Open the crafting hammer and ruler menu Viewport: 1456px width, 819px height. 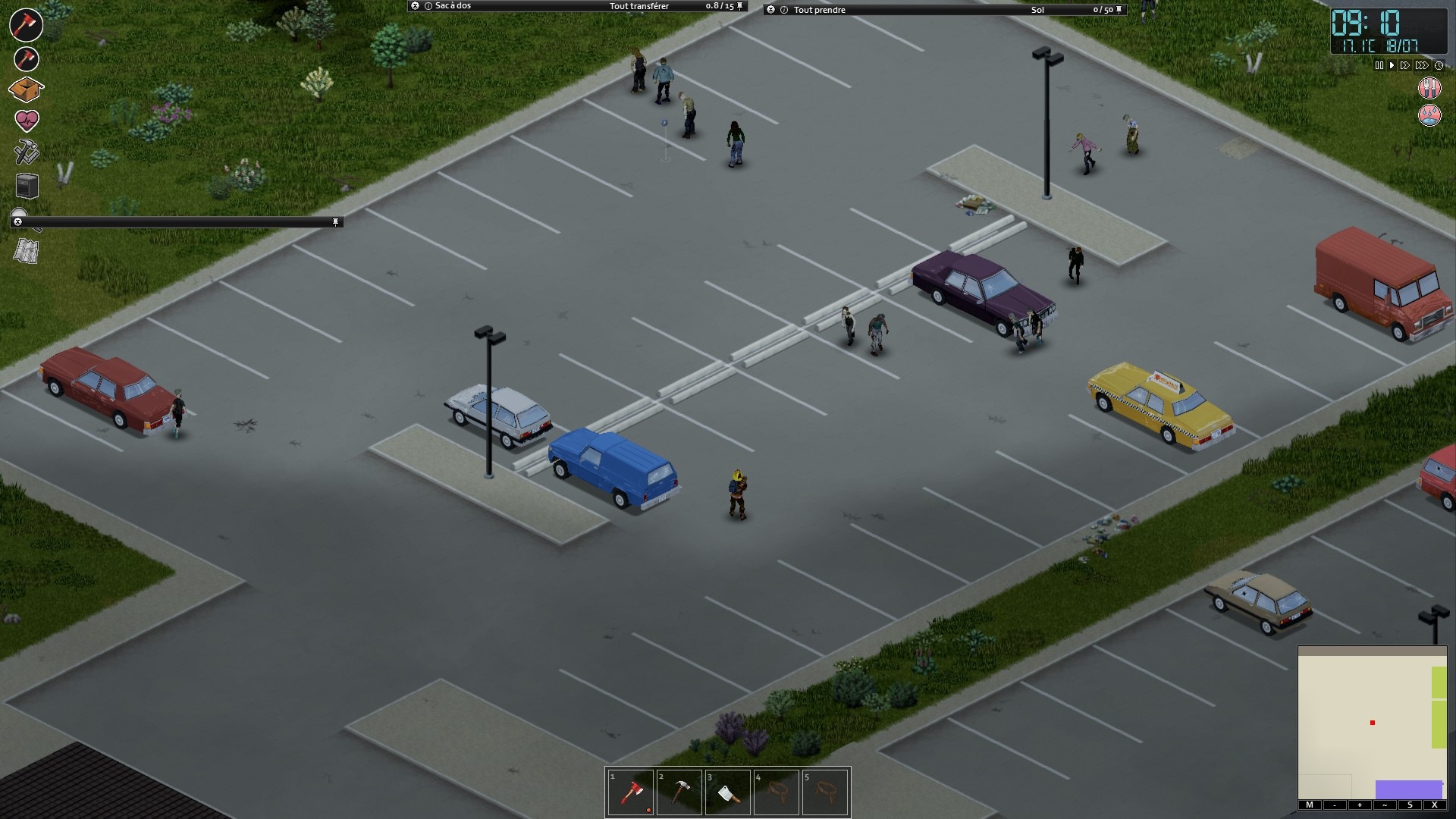pyautogui.click(x=27, y=152)
